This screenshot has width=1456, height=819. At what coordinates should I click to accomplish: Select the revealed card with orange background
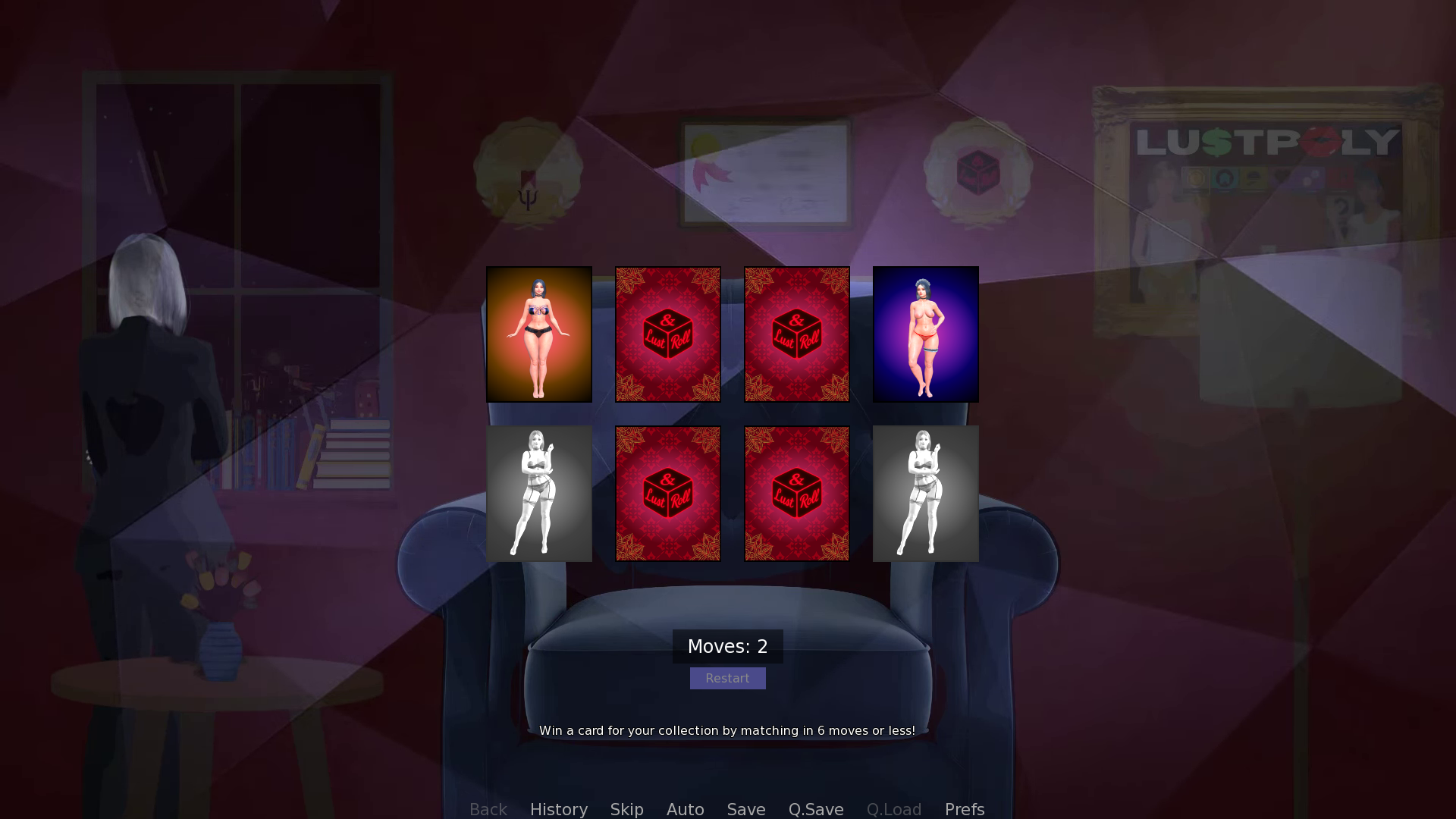tap(539, 334)
